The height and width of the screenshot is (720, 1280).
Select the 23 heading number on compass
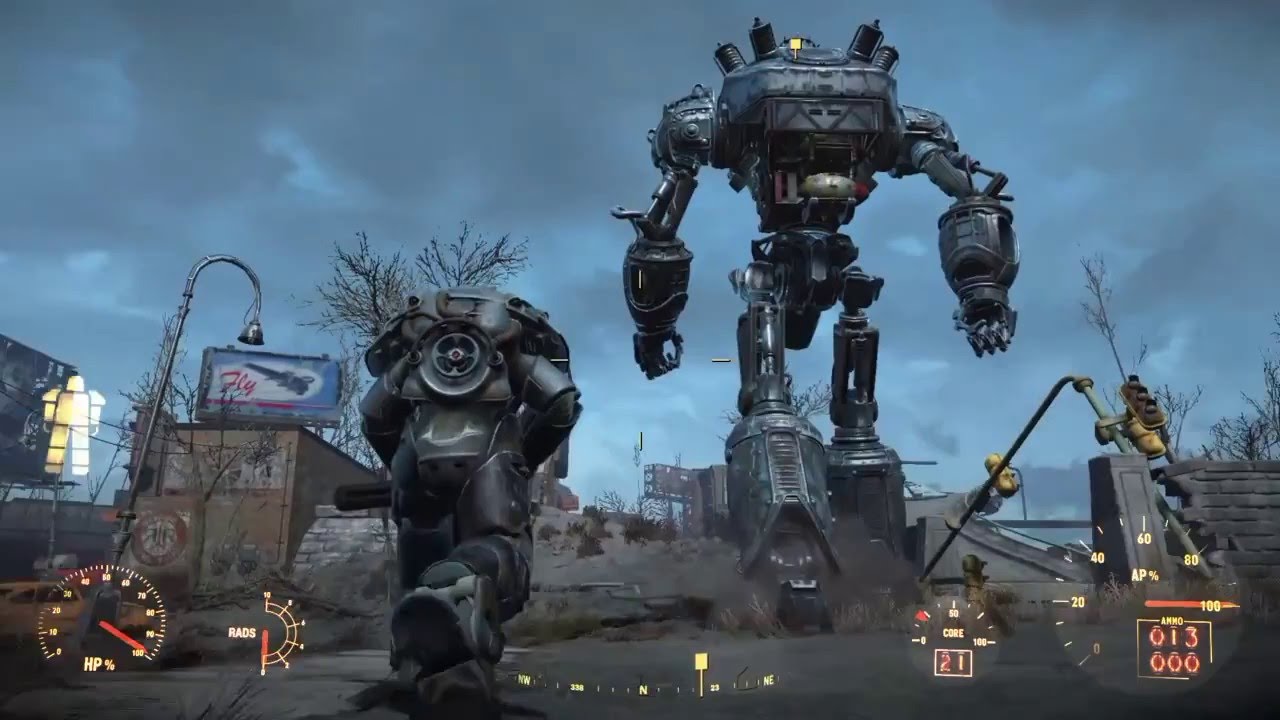714,687
